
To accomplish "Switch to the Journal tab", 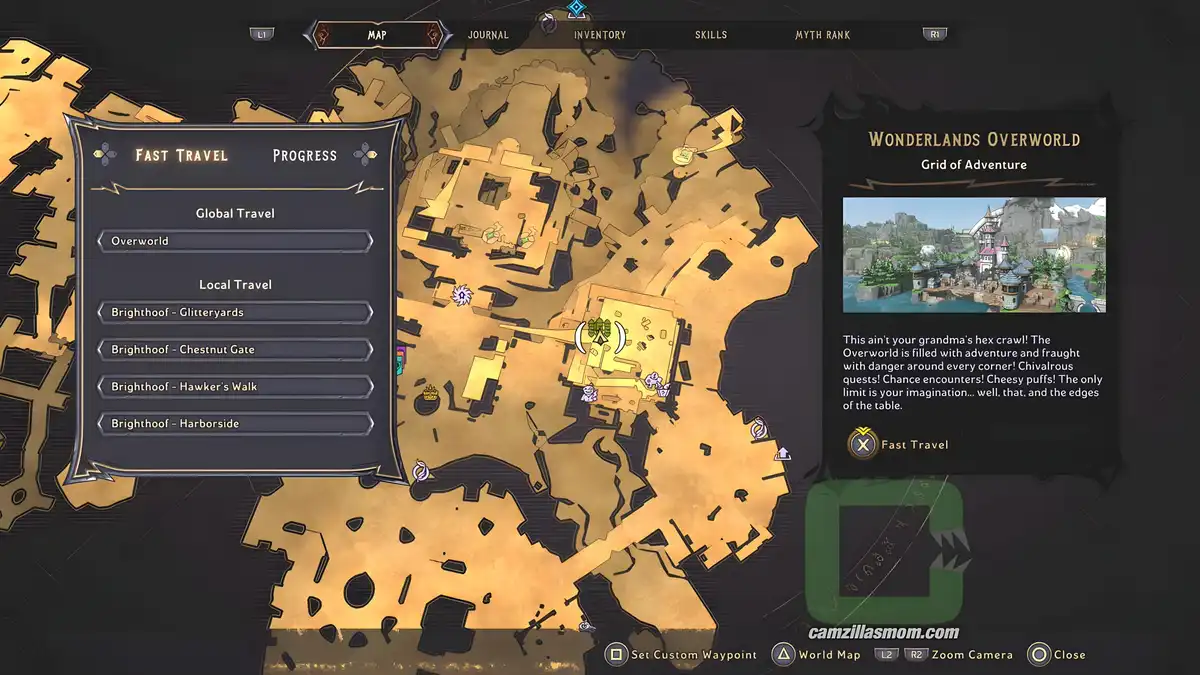I will [x=488, y=35].
